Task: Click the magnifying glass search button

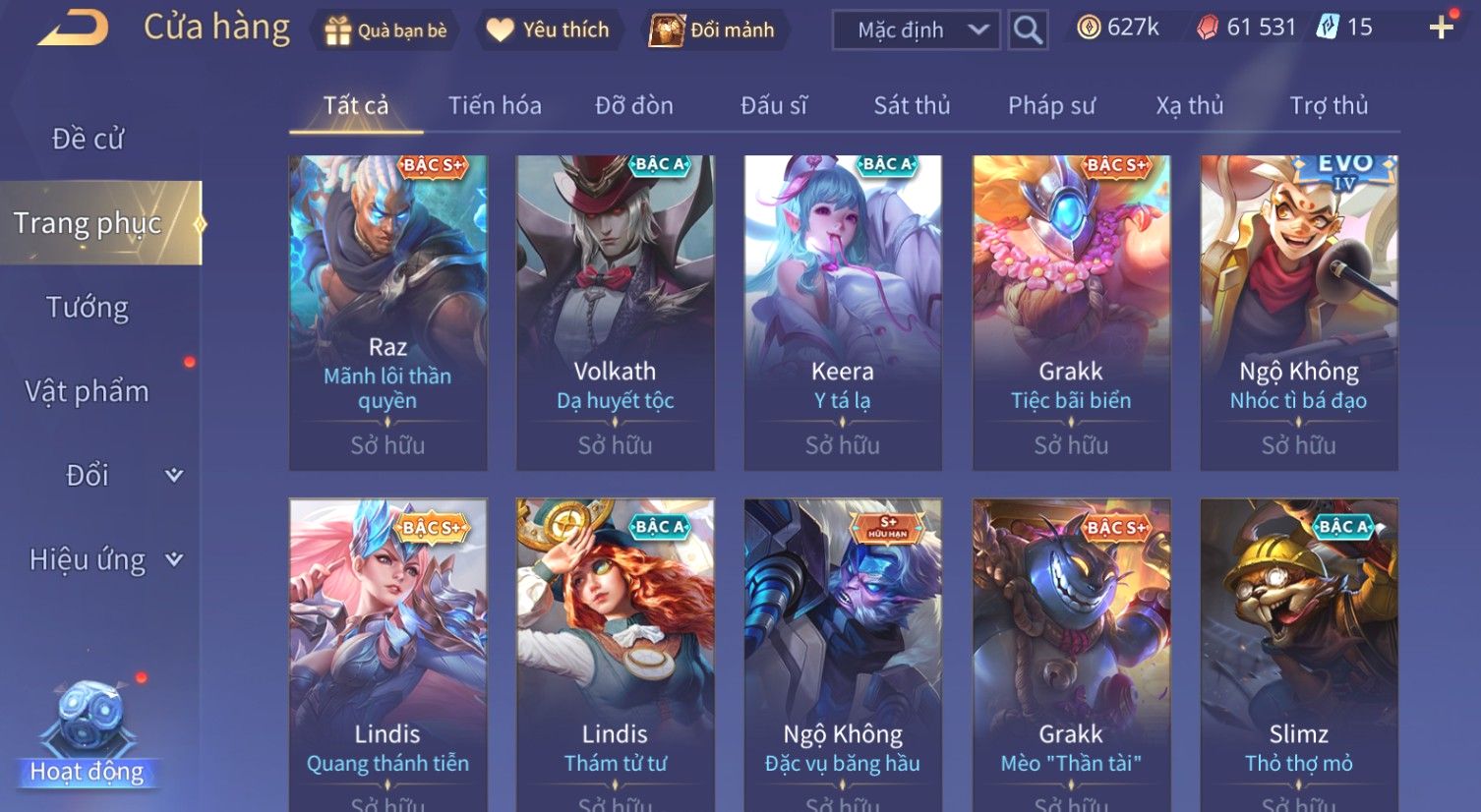Action: (x=1028, y=30)
